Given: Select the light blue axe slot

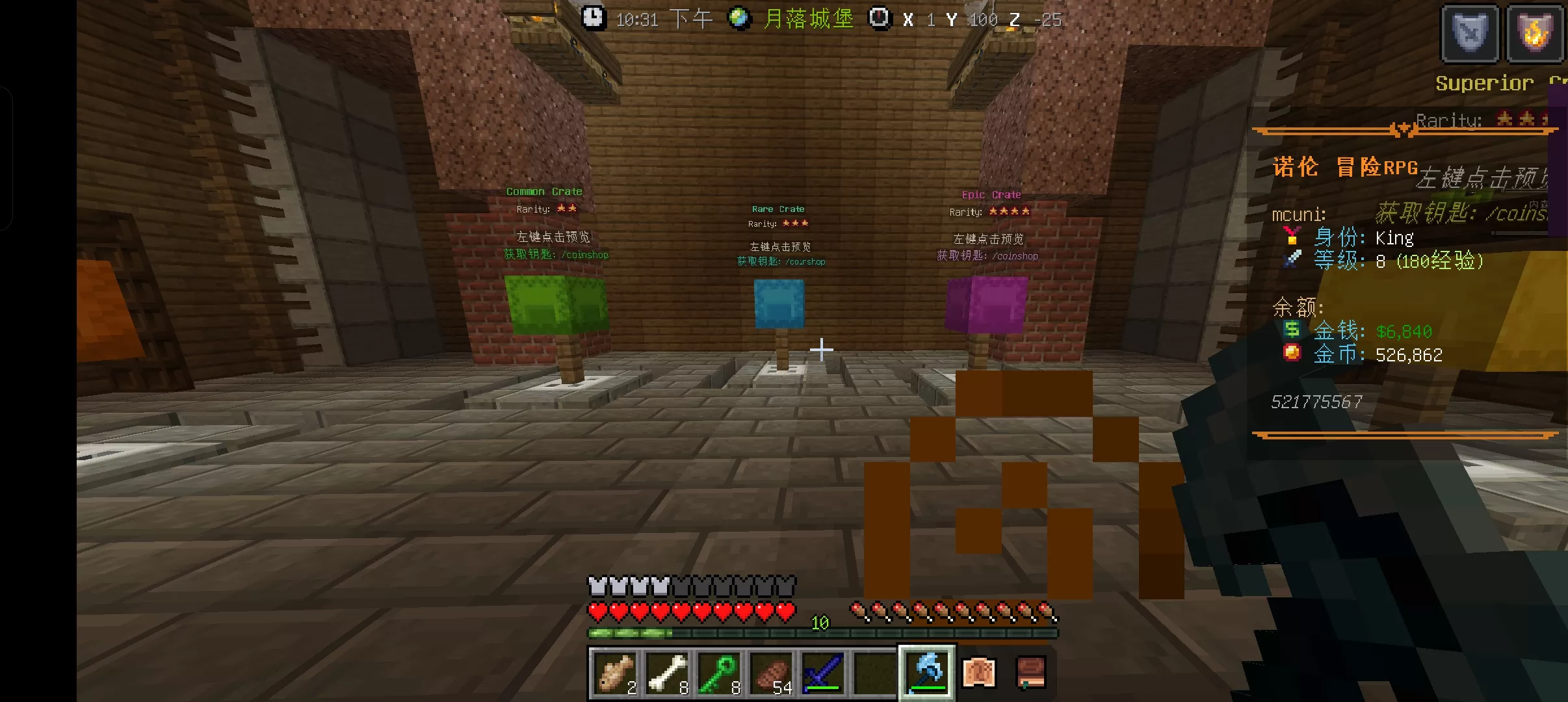Looking at the screenshot, I should click(x=927, y=673).
